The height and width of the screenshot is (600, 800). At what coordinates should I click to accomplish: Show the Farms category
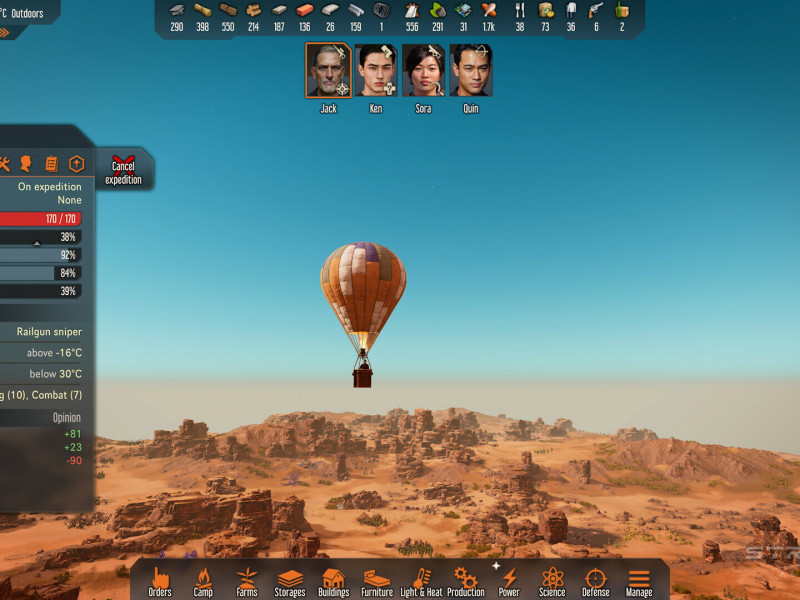[247, 580]
